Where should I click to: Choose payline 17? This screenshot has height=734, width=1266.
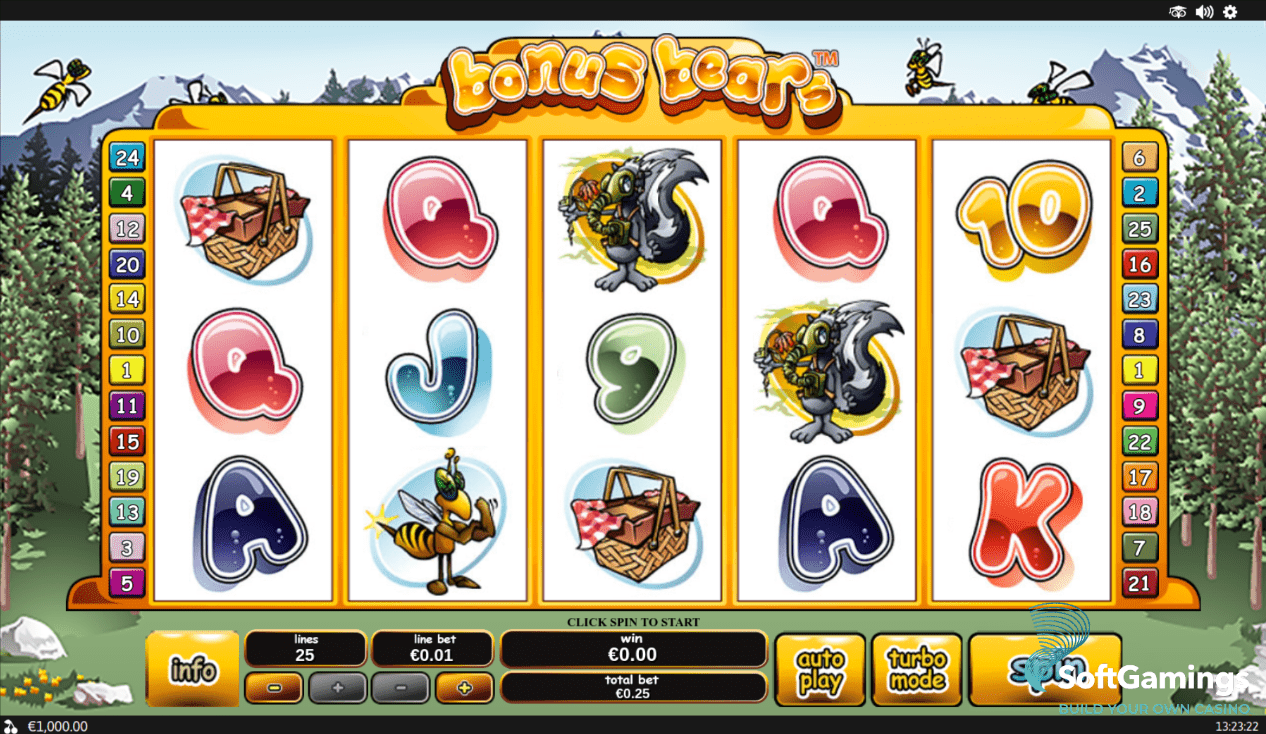pos(1140,476)
